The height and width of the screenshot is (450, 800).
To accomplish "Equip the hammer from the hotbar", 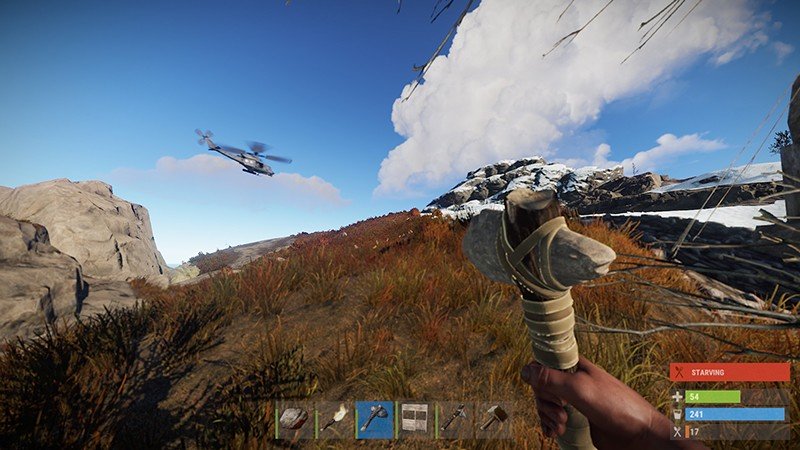I will click(494, 420).
